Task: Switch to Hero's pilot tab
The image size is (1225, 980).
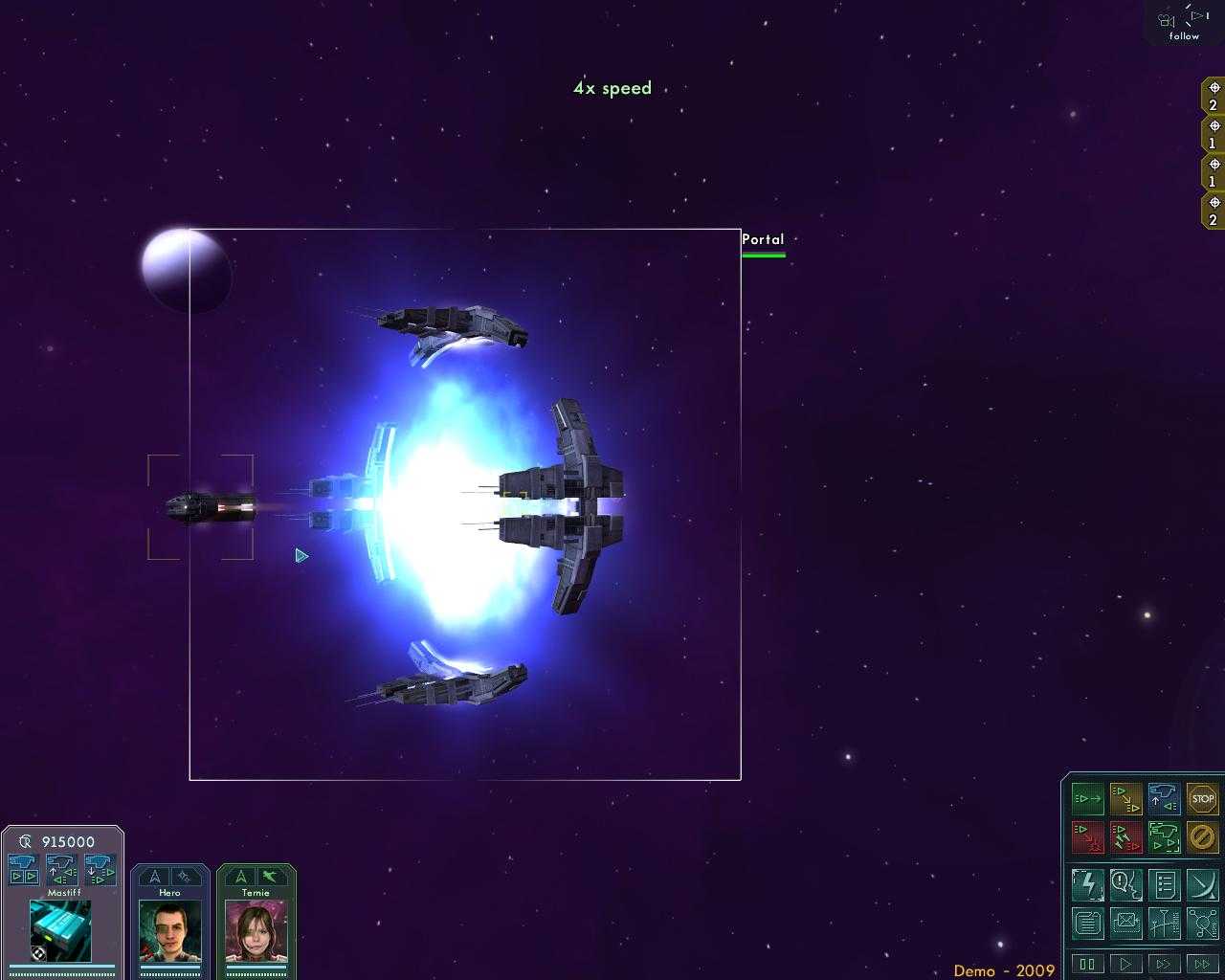Action: click(169, 892)
